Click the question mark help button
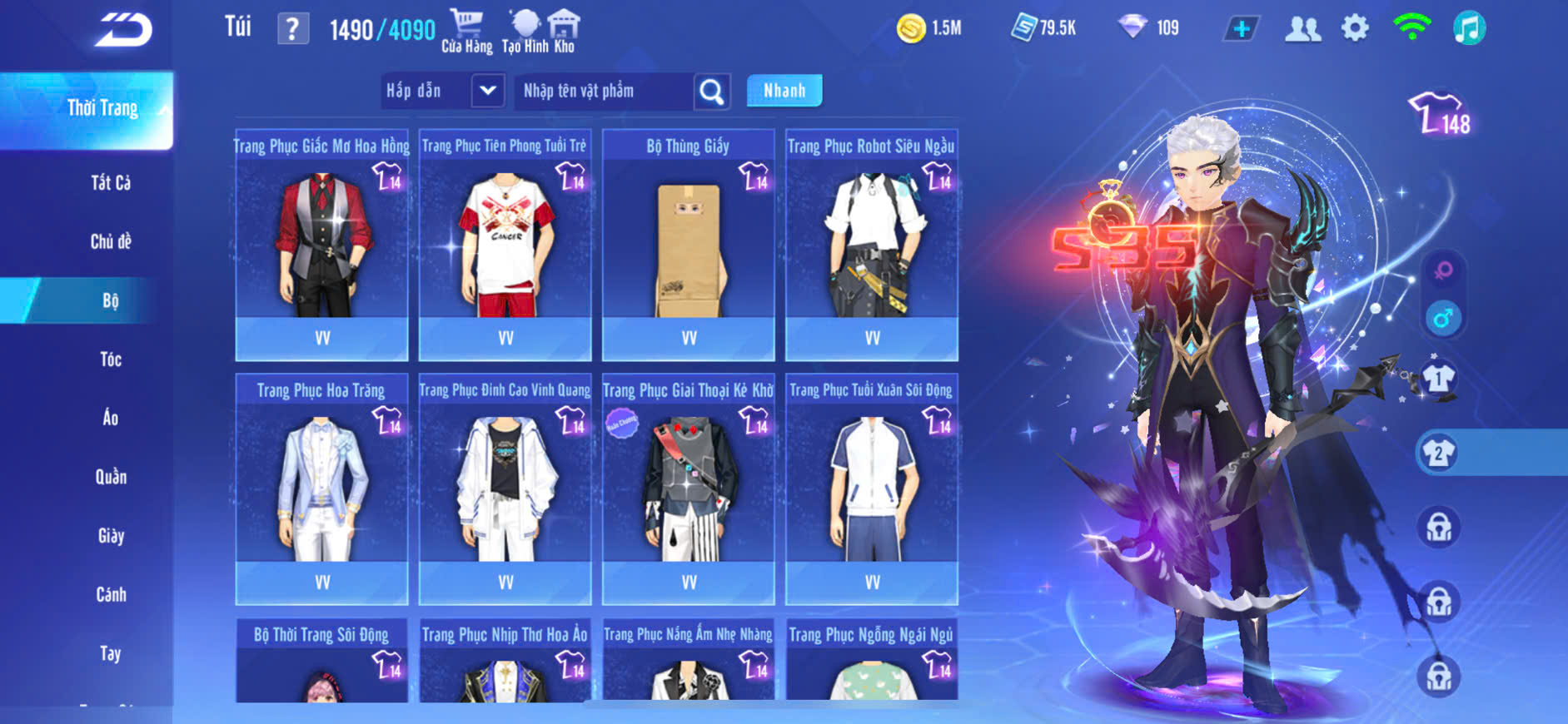Screen dimensions: 1568x724 (292, 30)
